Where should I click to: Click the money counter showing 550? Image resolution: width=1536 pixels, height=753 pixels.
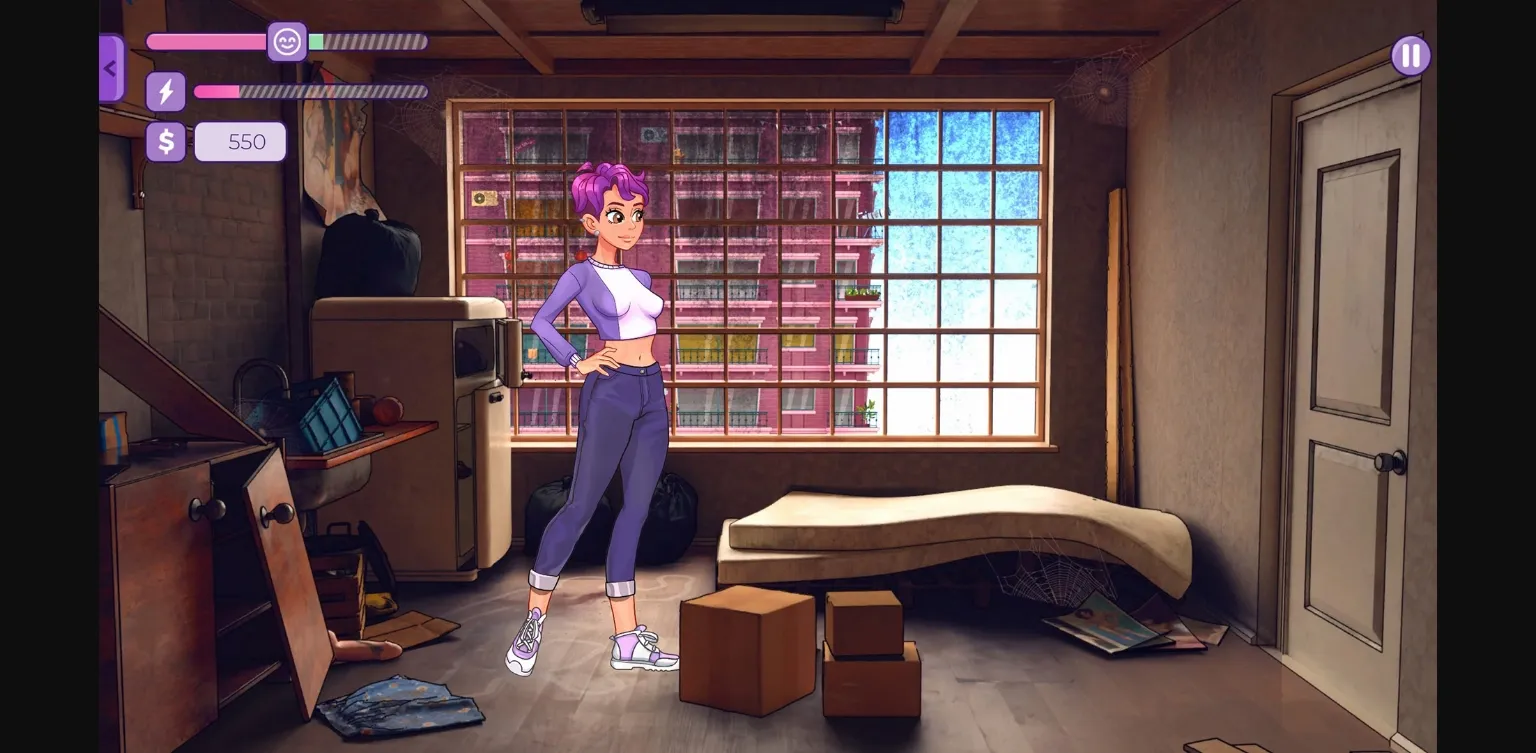pos(240,141)
